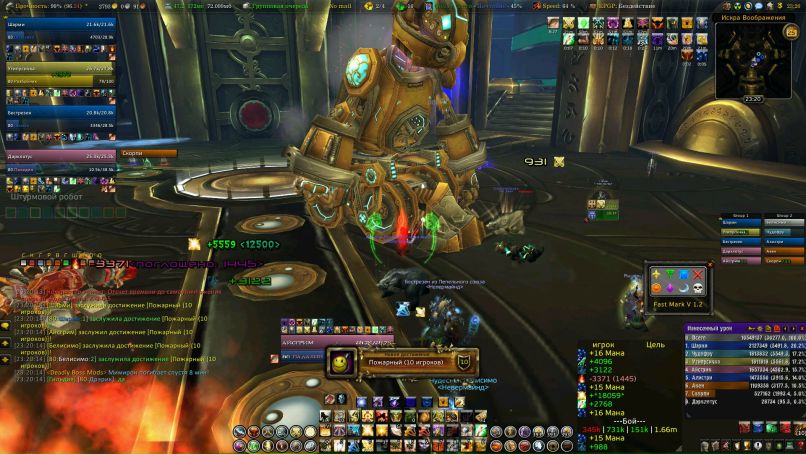This screenshot has width=806, height=454.
Task: Select the purple diamond raid mark
Action: pyautogui.click(x=670, y=289)
